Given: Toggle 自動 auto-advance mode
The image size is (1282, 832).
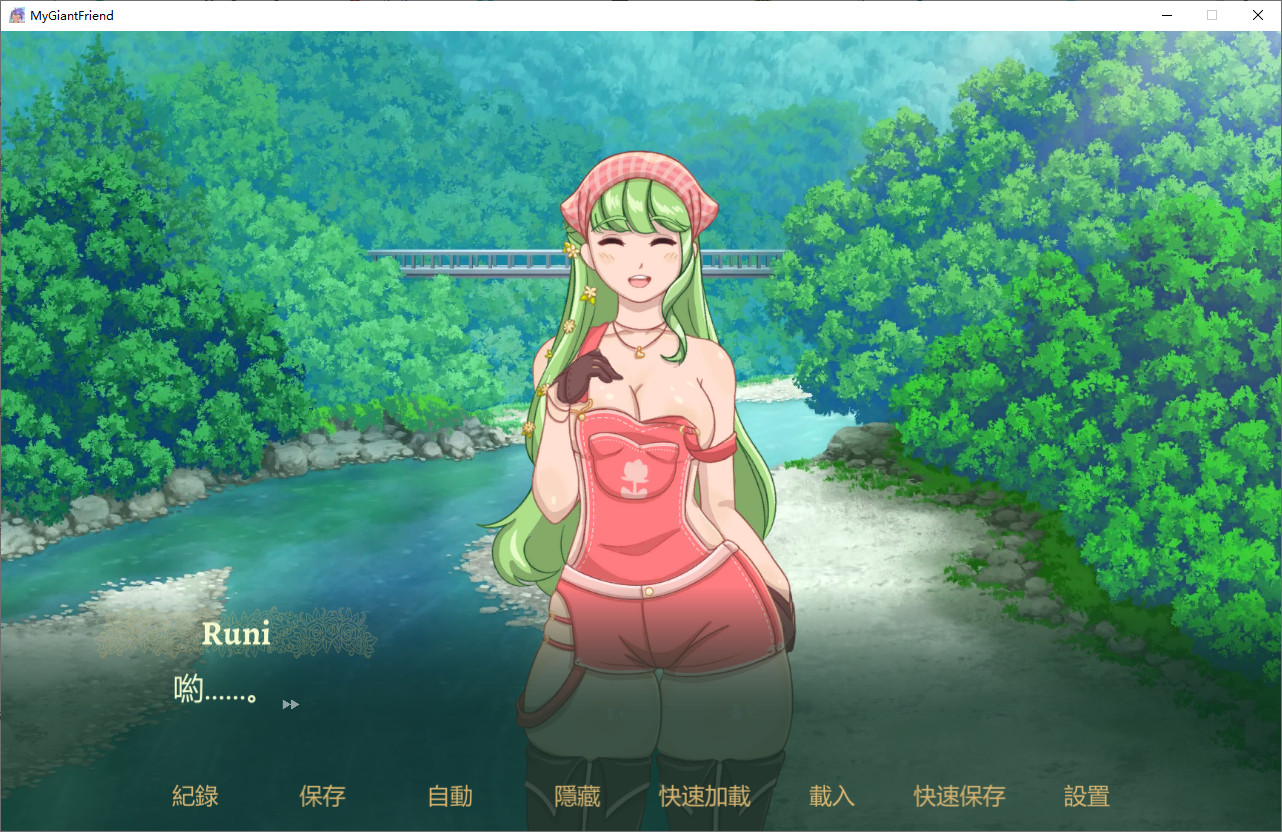Looking at the screenshot, I should click(x=450, y=796).
